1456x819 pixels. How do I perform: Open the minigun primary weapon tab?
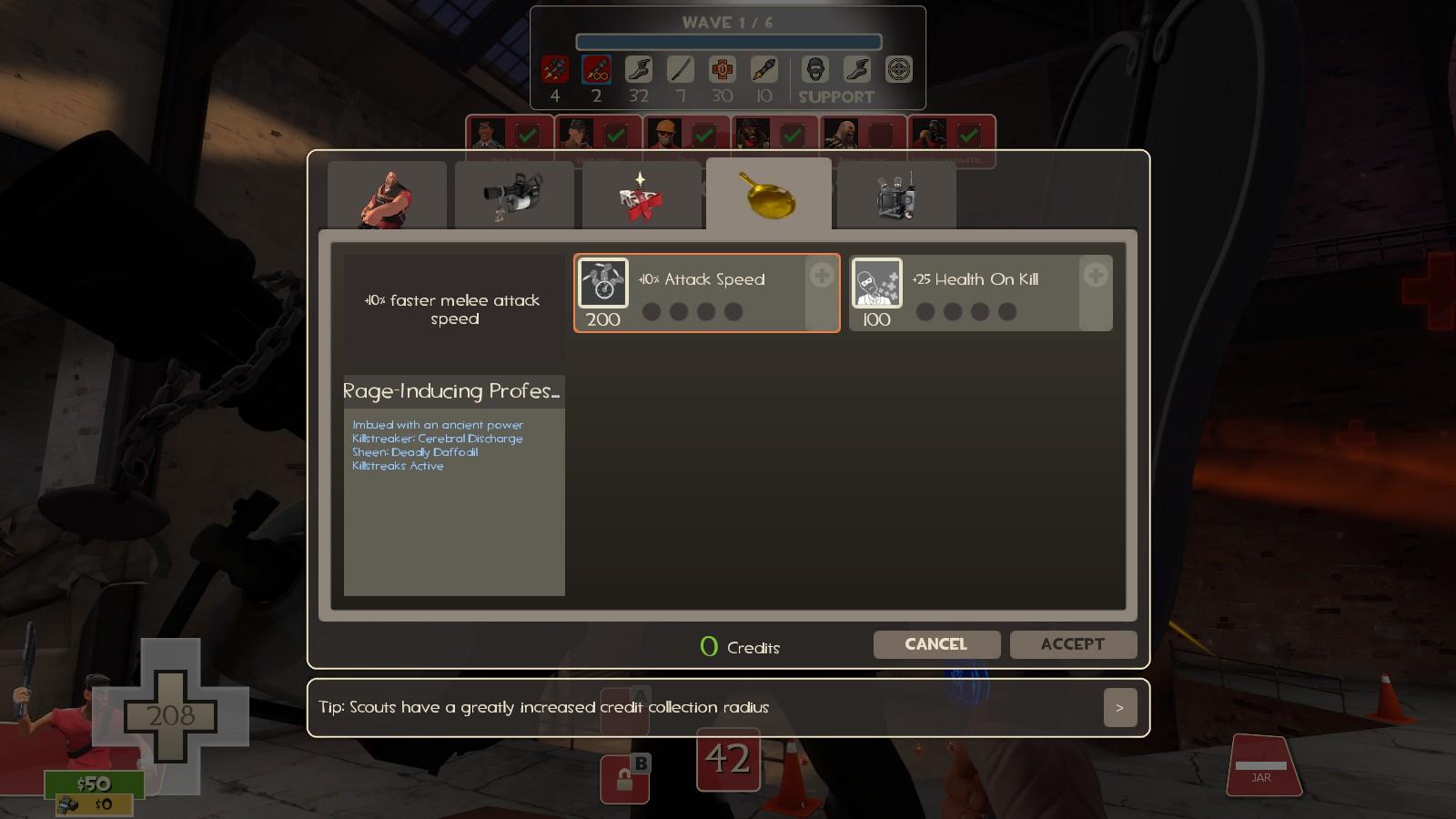[514, 196]
